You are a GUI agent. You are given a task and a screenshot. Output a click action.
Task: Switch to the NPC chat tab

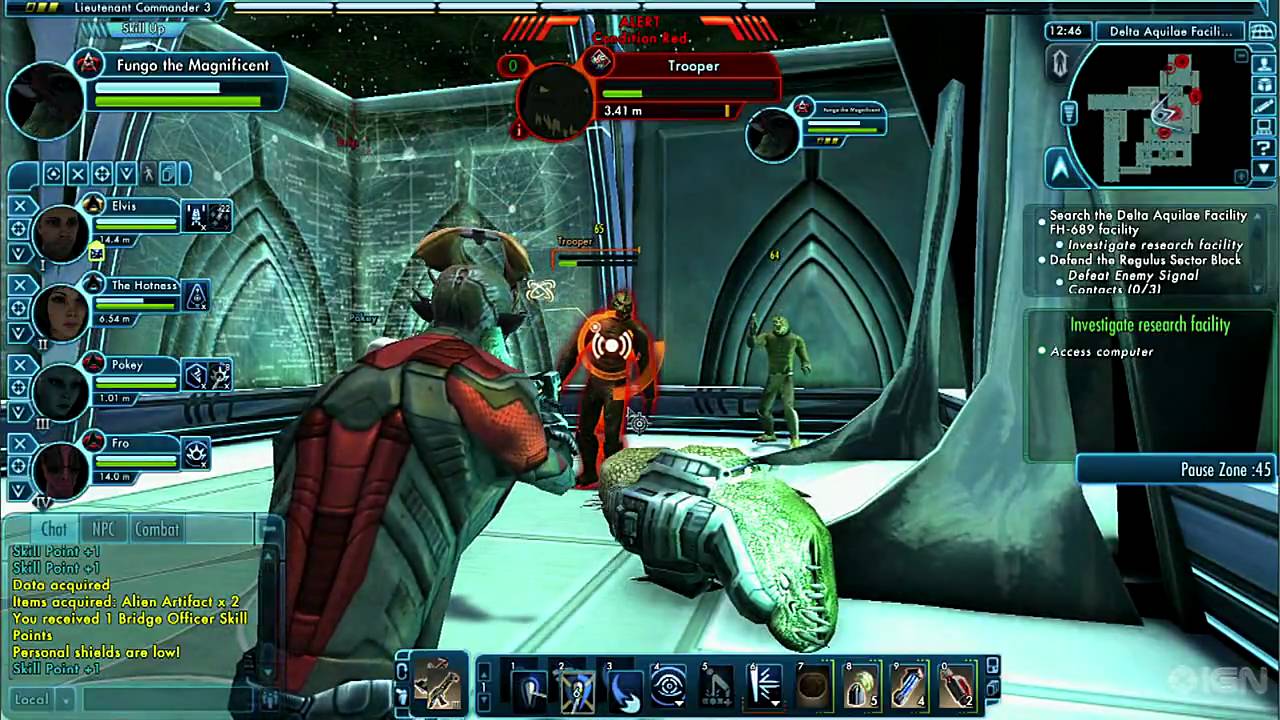click(103, 530)
